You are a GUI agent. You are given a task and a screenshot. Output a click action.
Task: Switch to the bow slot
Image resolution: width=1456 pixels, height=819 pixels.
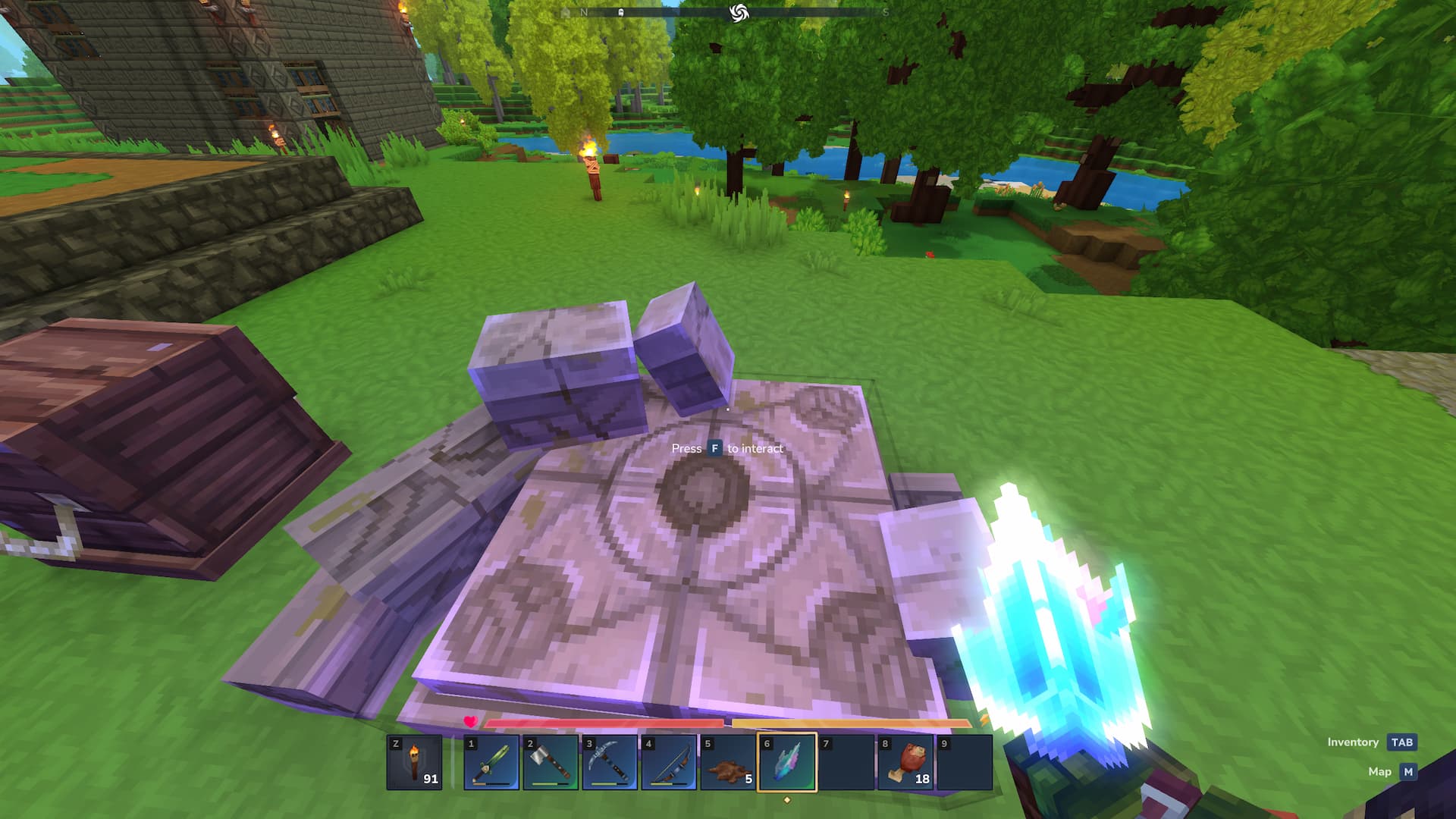point(669,762)
